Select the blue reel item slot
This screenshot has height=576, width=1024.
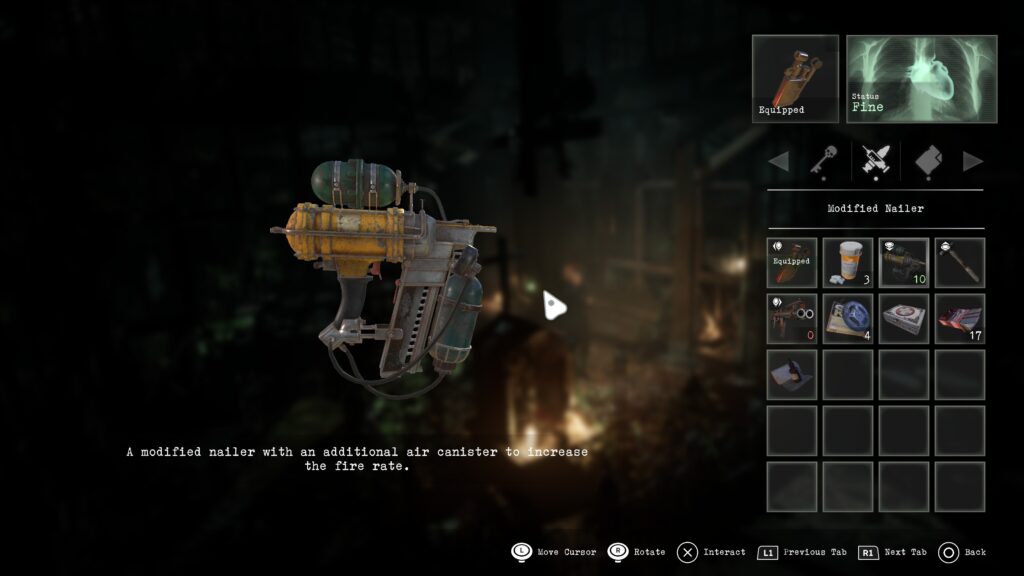click(848, 318)
